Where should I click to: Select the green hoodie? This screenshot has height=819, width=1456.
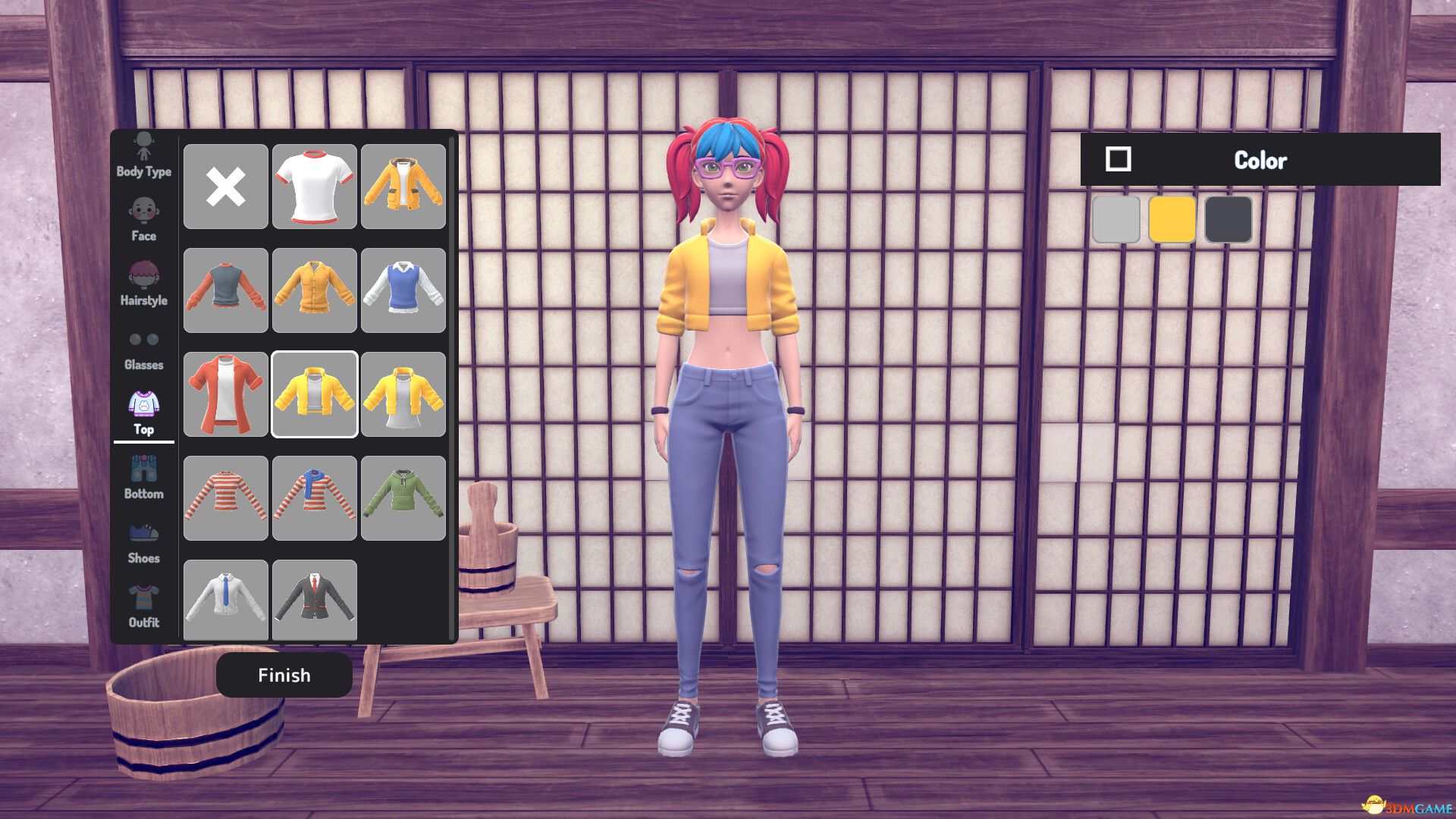(403, 497)
